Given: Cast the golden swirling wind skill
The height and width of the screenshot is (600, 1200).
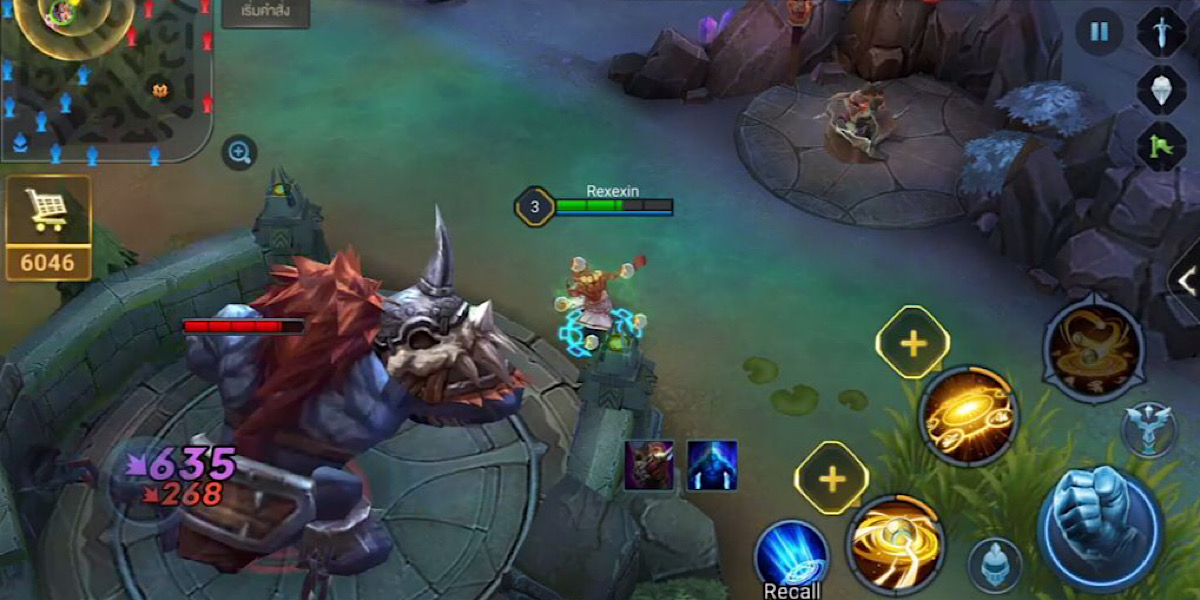Looking at the screenshot, I should point(895,545).
